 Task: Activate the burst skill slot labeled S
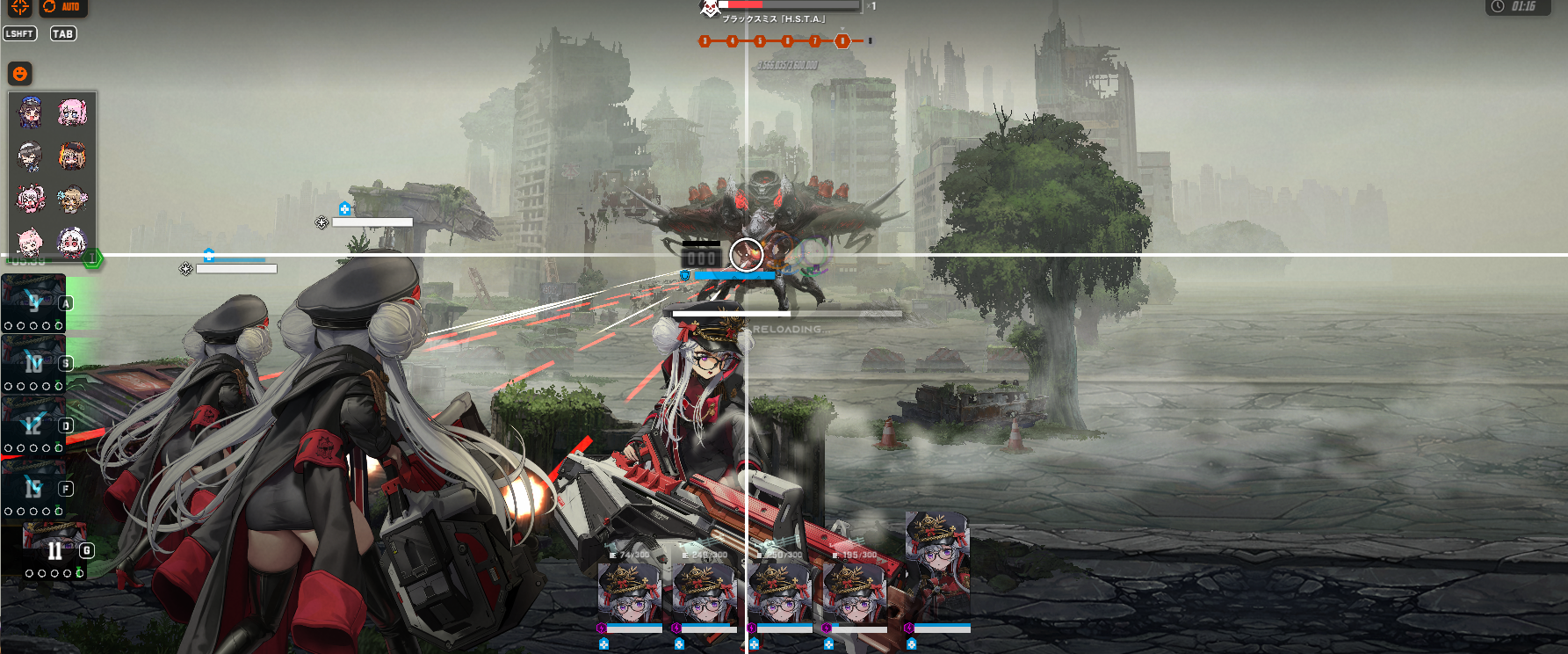33,363
